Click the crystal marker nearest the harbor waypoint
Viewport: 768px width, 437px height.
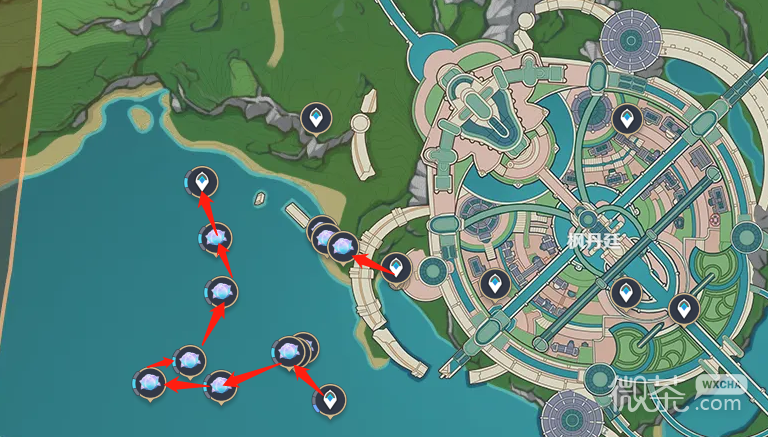coord(343,246)
